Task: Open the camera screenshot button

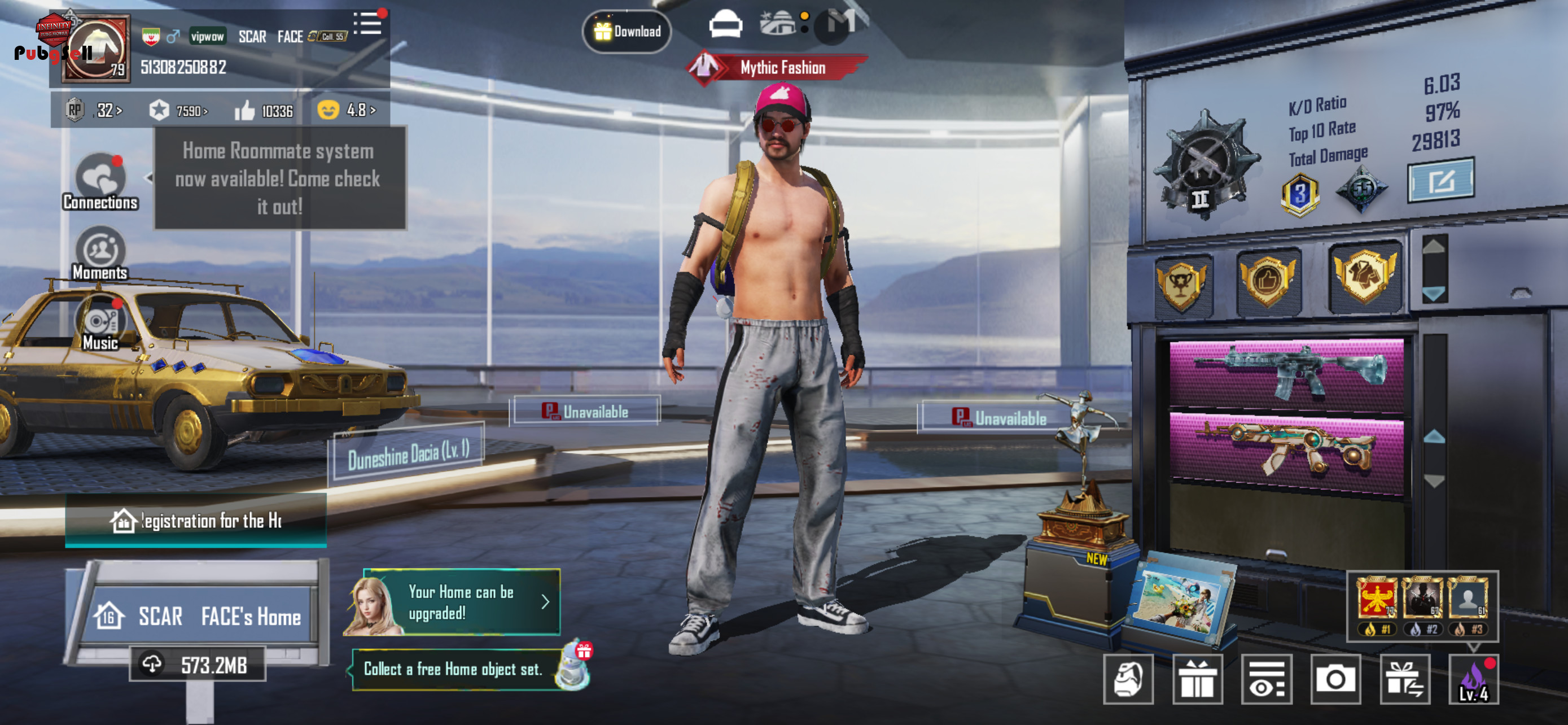Action: pos(1335,679)
